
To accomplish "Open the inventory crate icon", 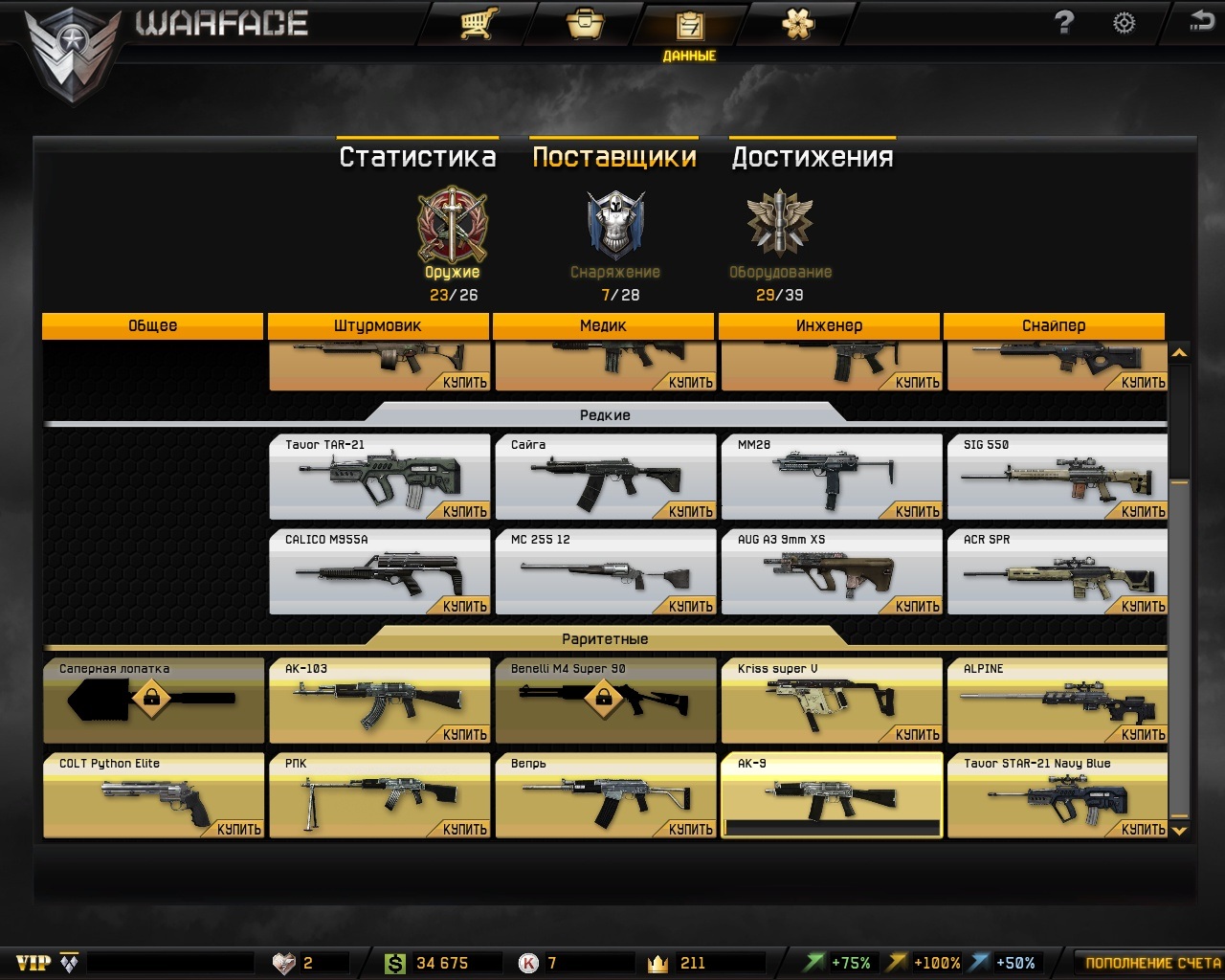I will point(585,23).
